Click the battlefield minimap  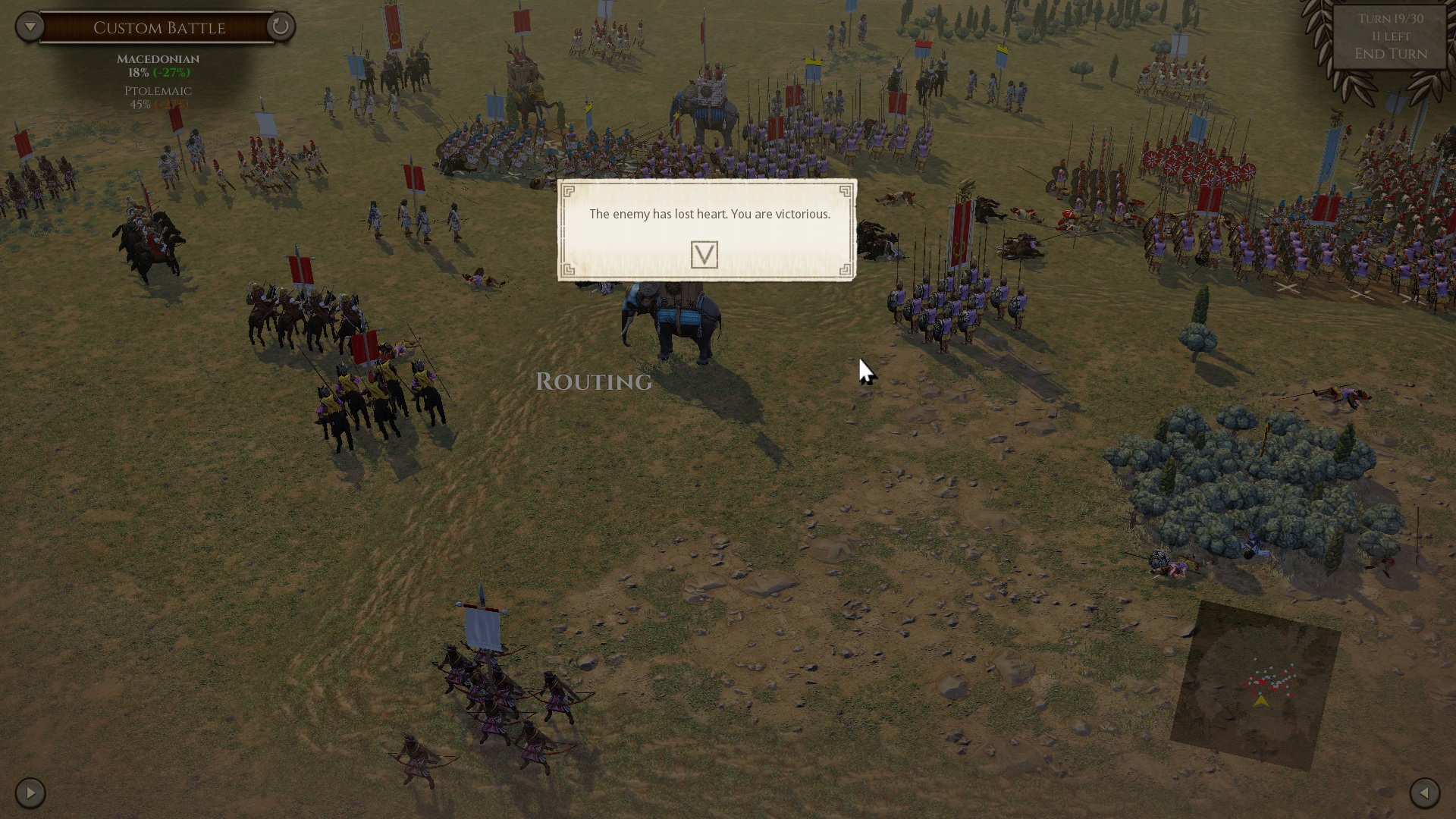point(1256,684)
